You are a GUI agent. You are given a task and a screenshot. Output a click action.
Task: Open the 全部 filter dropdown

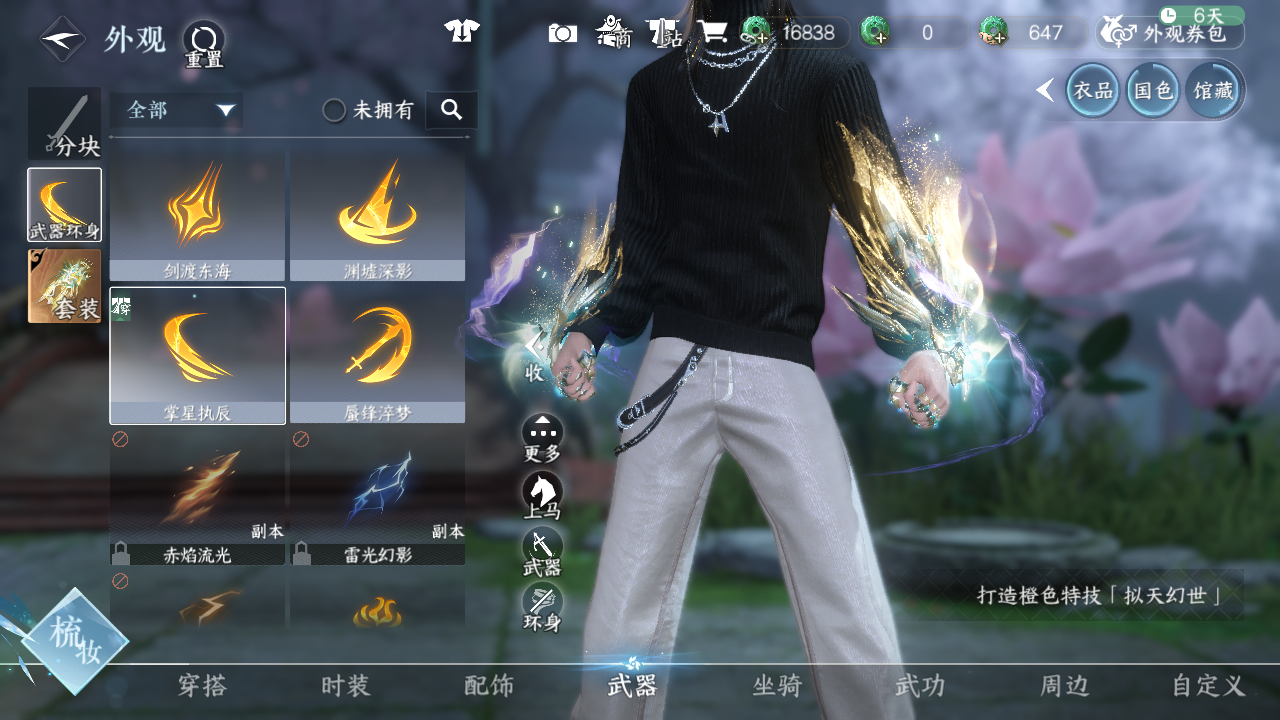point(177,110)
